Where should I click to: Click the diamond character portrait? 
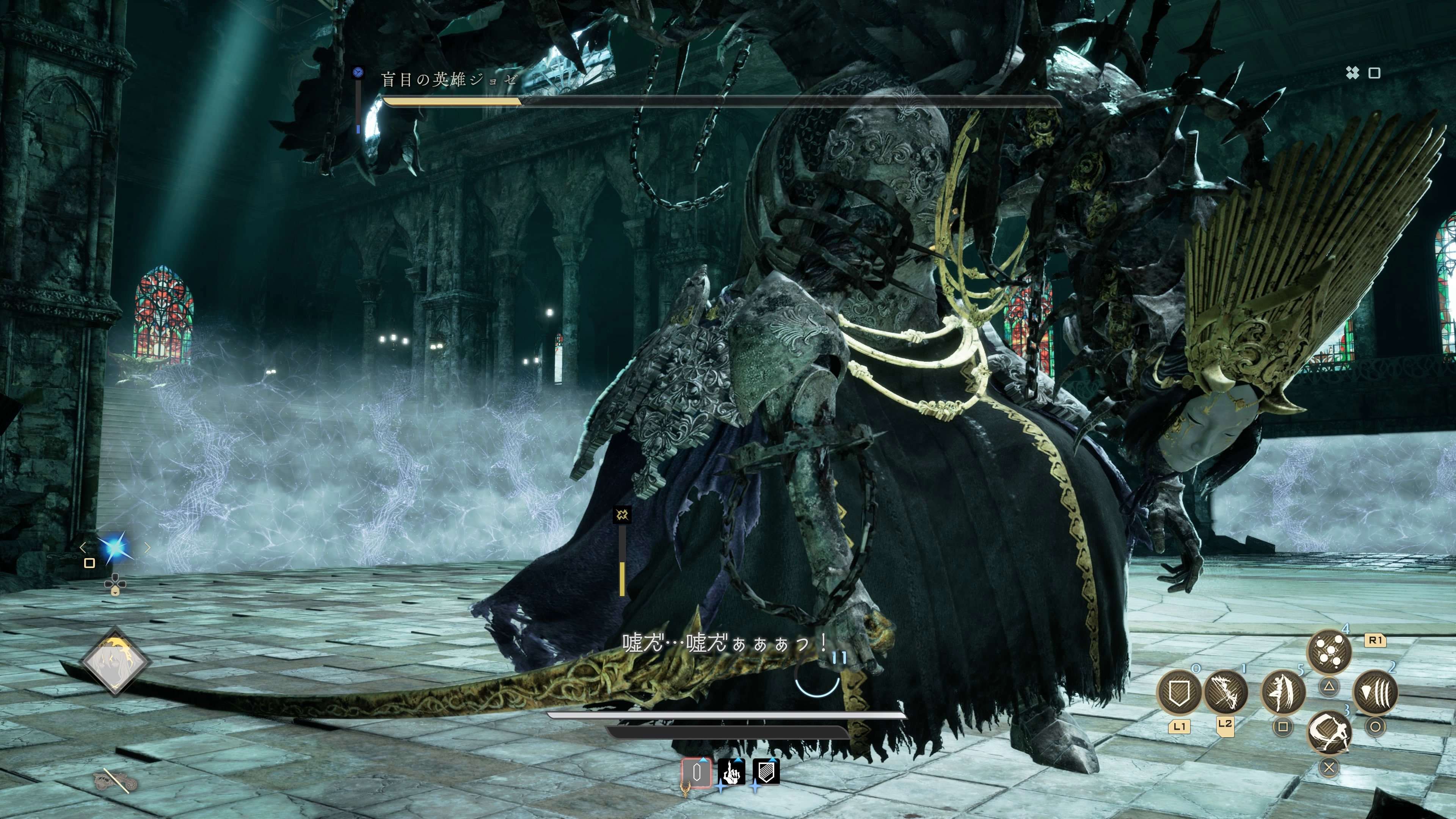pyautogui.click(x=115, y=661)
